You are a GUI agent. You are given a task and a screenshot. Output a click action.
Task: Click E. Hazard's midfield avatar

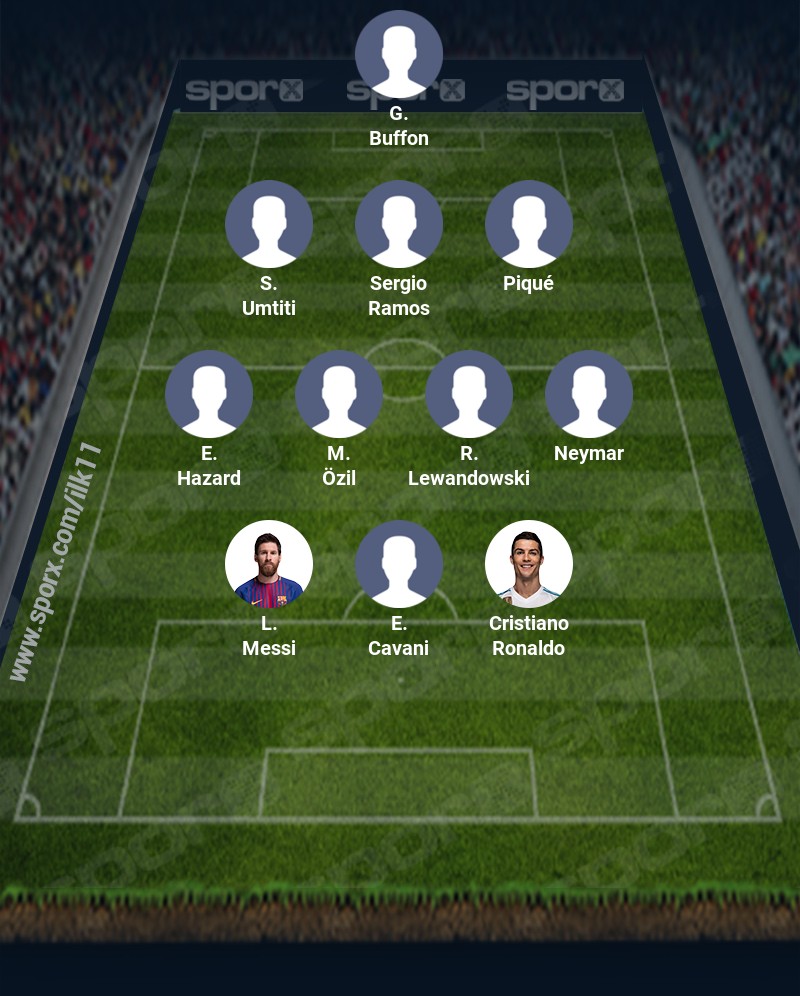click(x=209, y=394)
